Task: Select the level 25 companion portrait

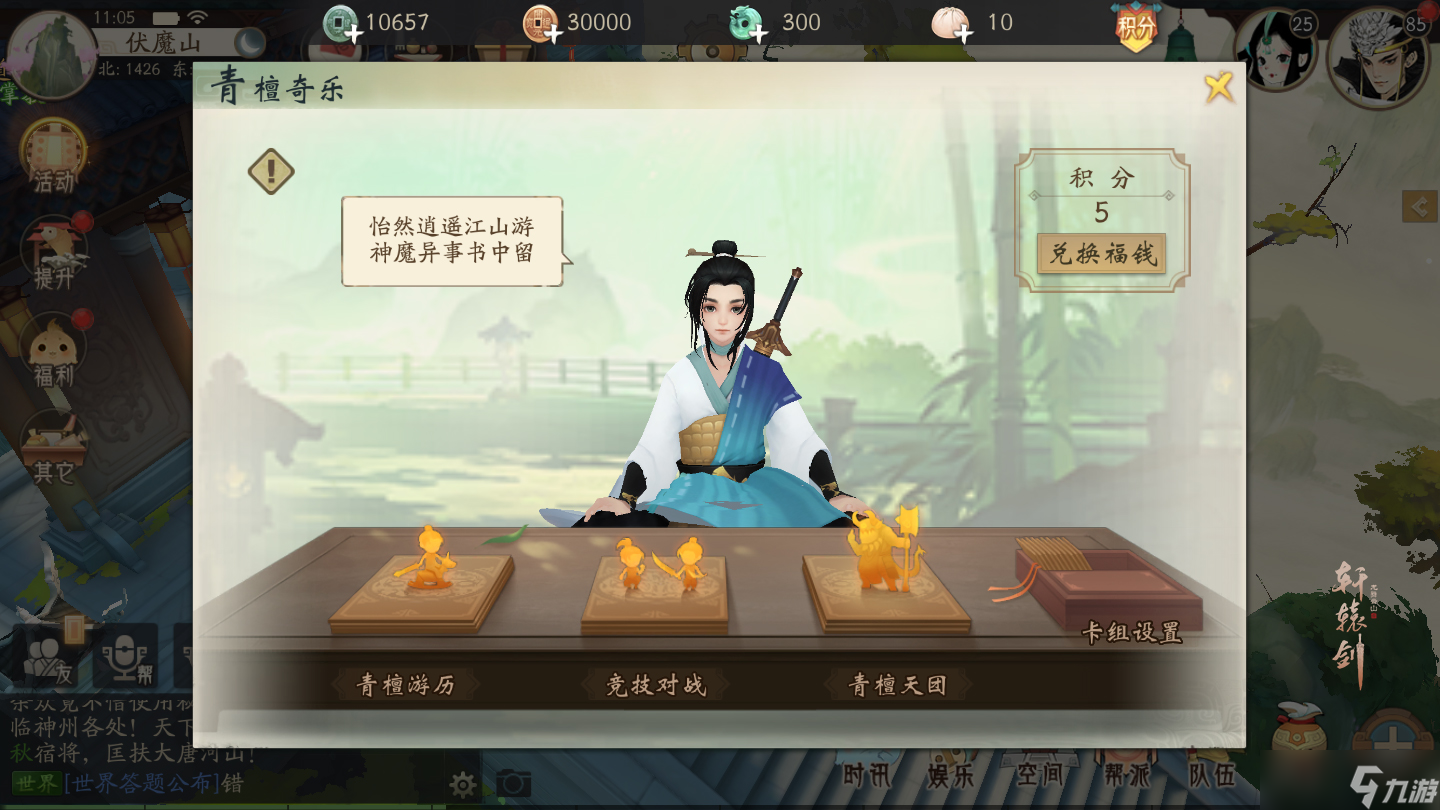Action: (1273, 50)
